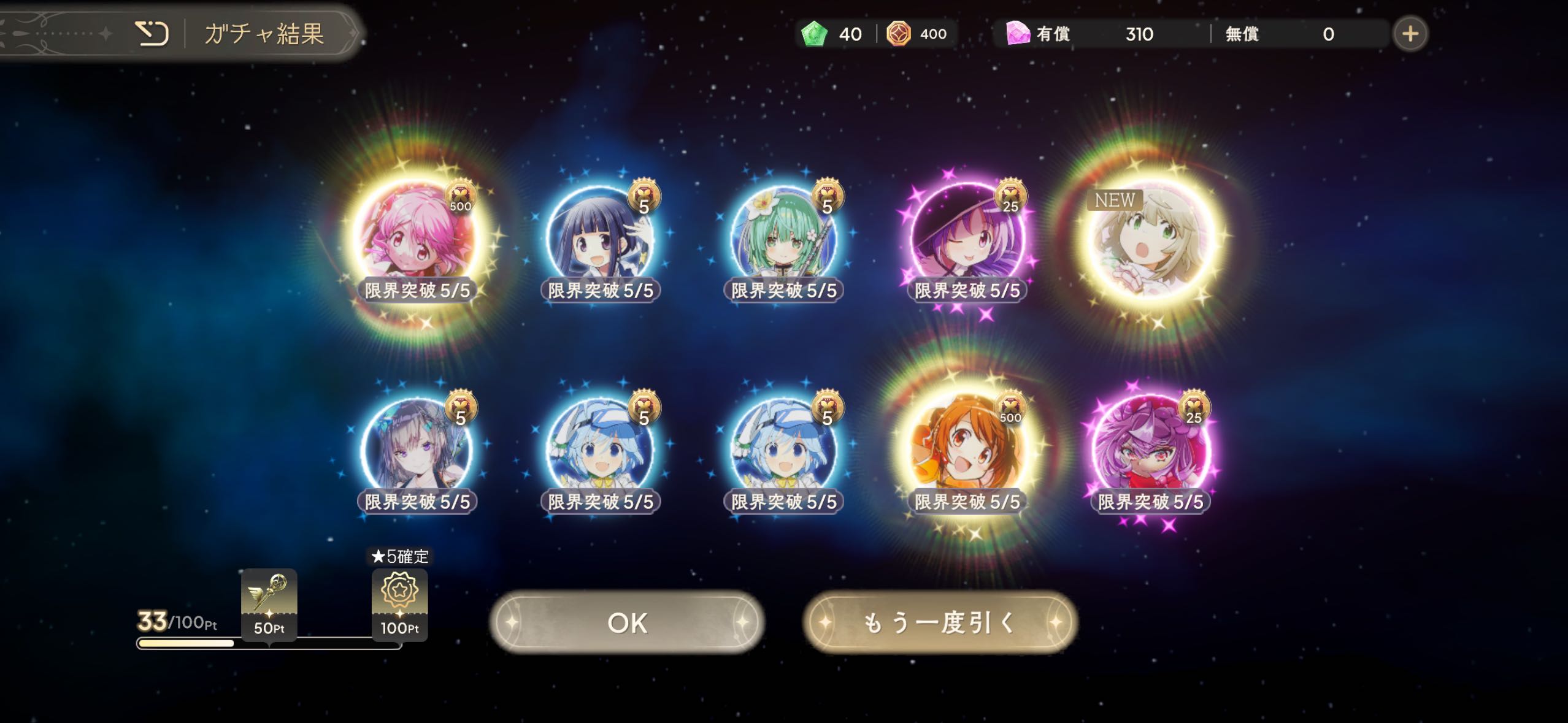
Task: Go back using the return arrow
Action: point(152,34)
